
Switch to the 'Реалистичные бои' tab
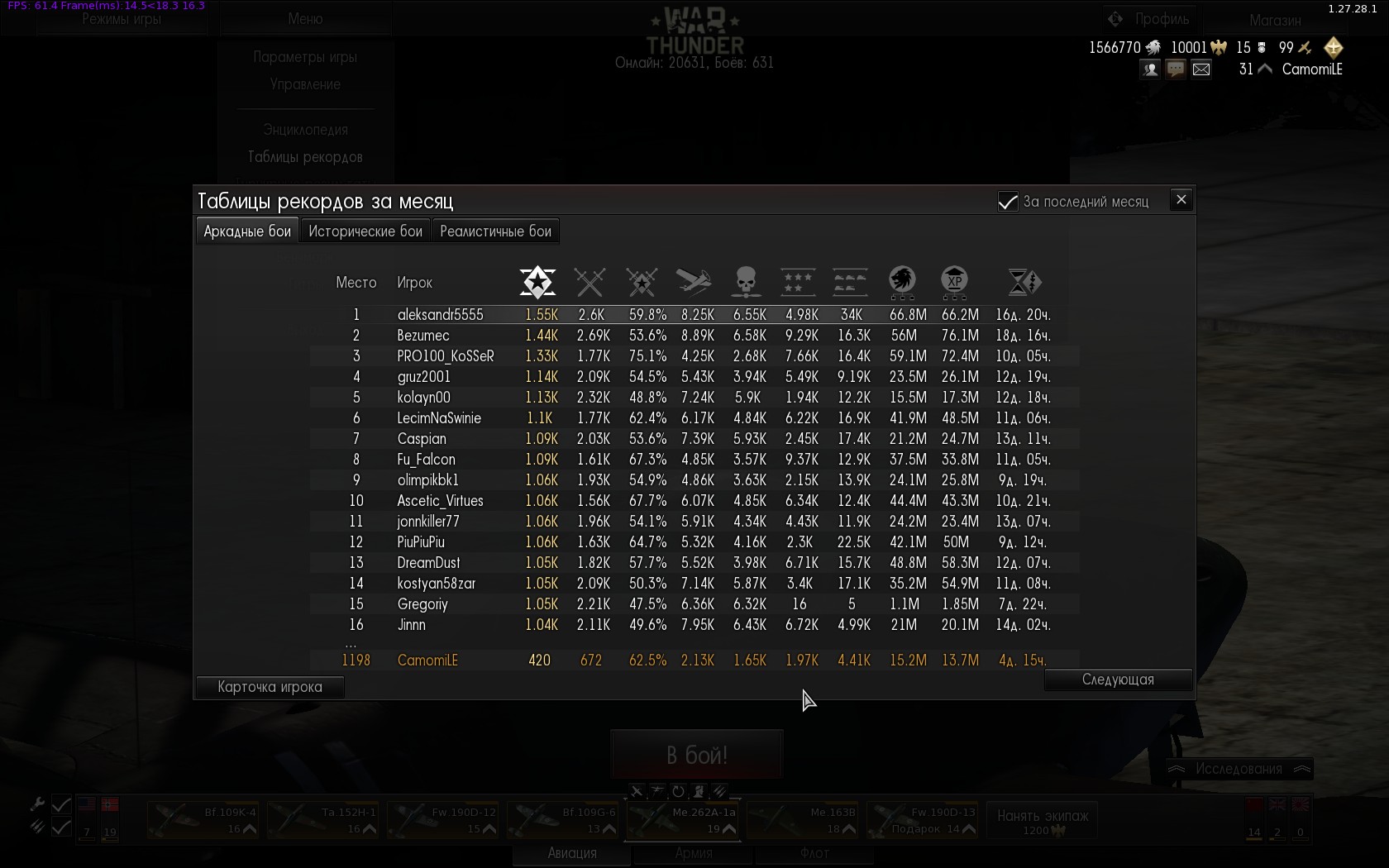click(495, 231)
